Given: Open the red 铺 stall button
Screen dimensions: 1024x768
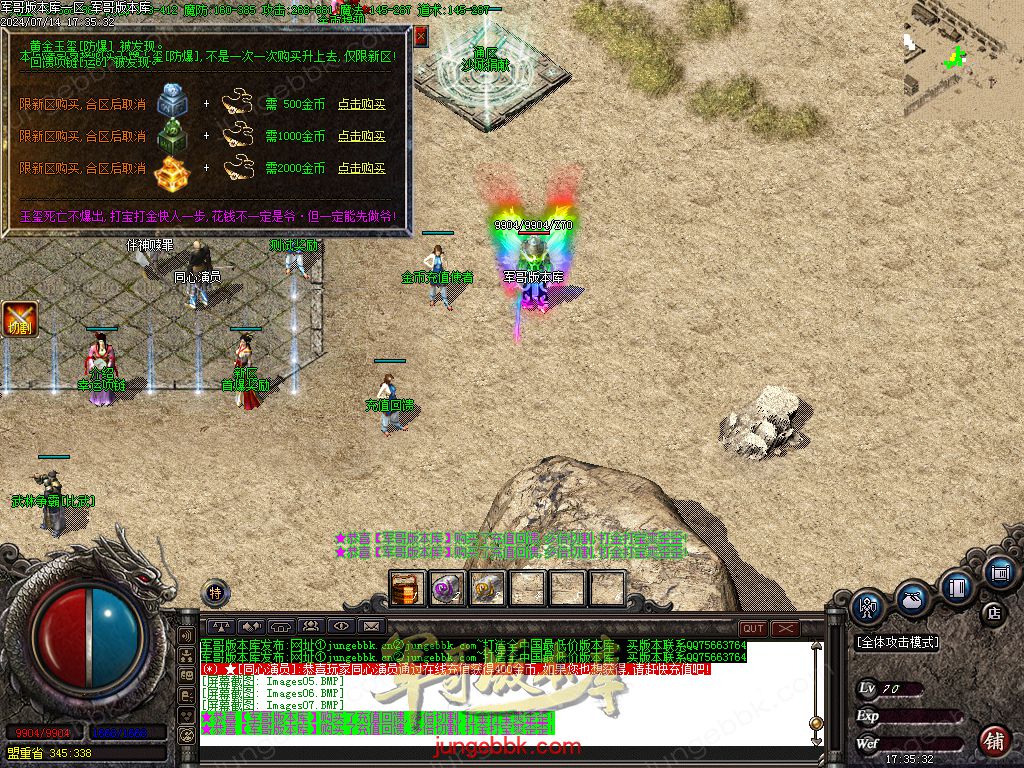Looking at the screenshot, I should [x=993, y=741].
